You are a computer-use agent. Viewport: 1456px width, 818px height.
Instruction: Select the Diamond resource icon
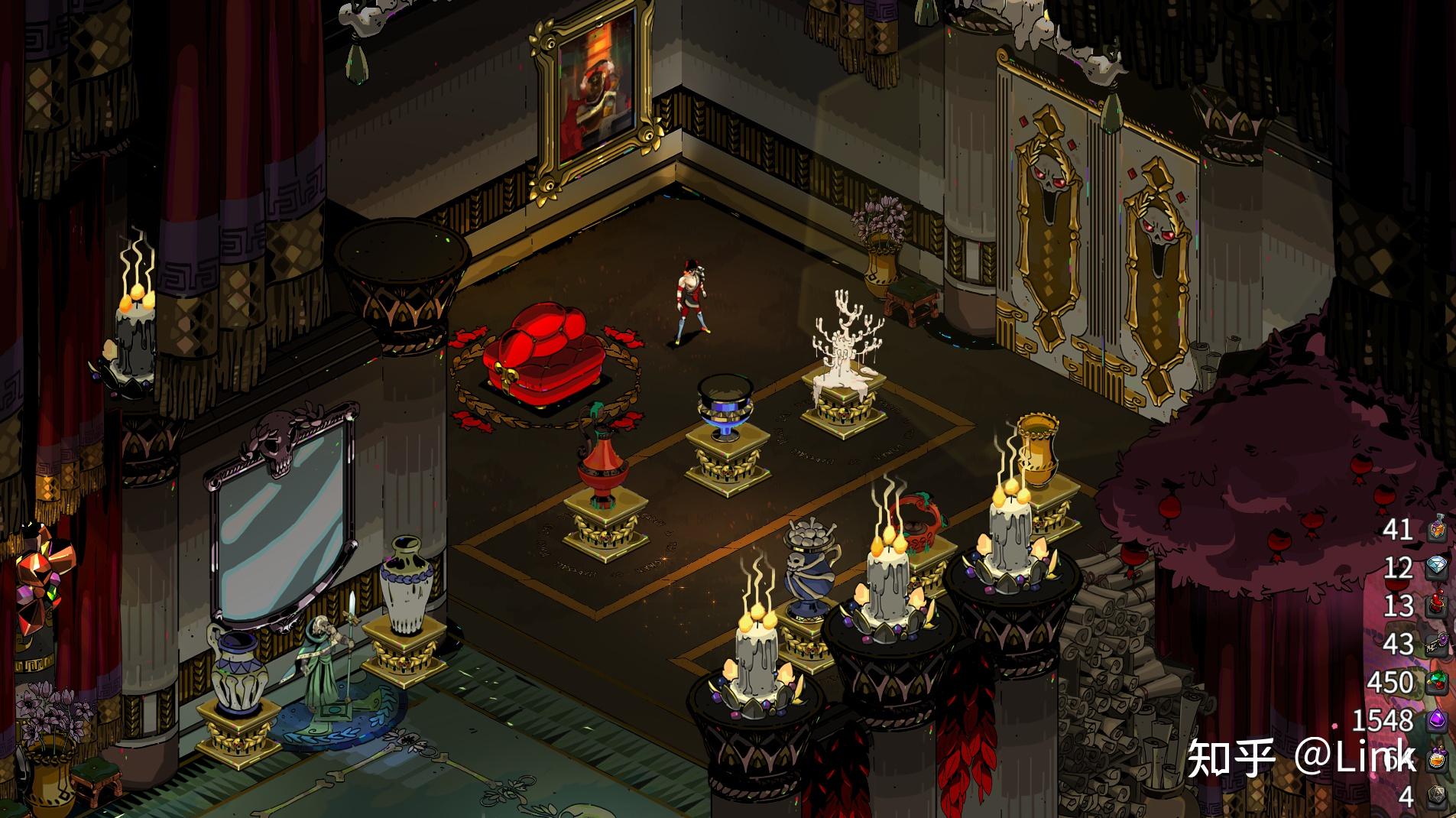(1437, 567)
